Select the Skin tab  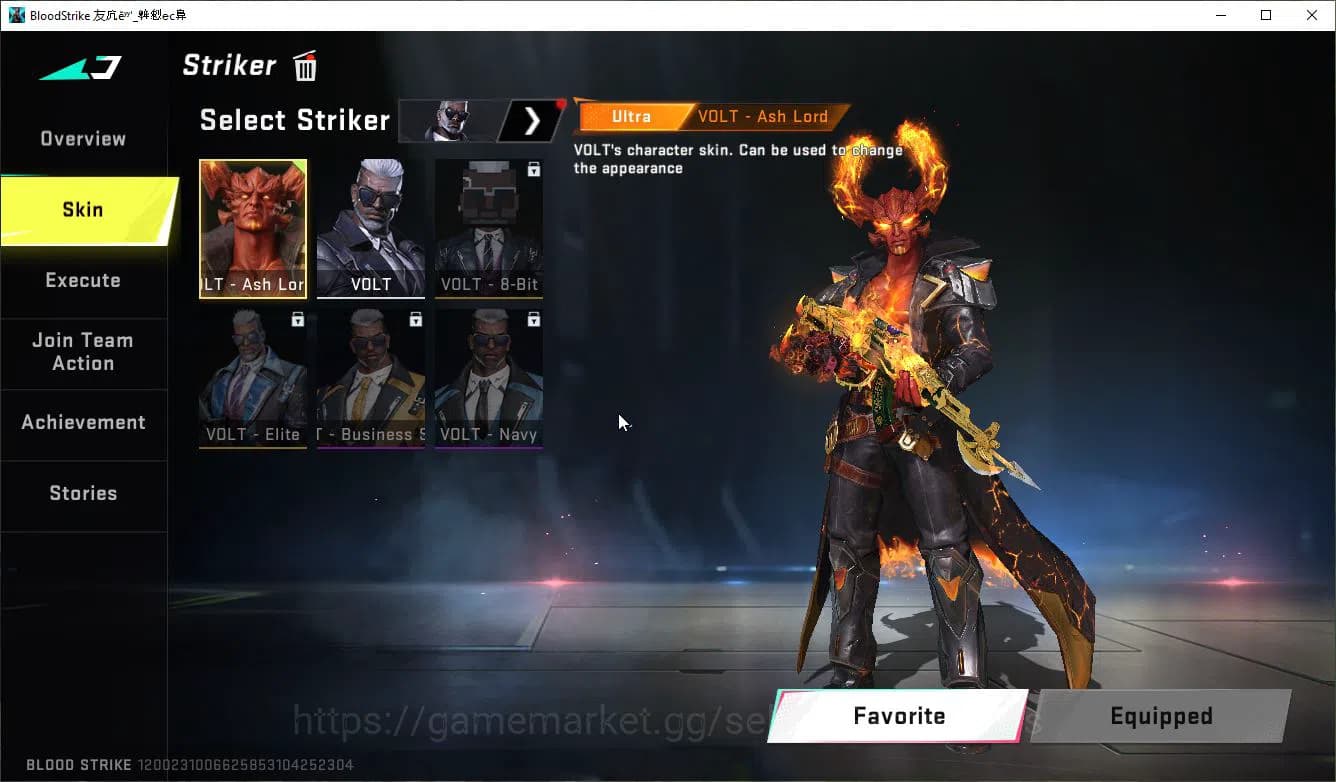click(x=82, y=209)
